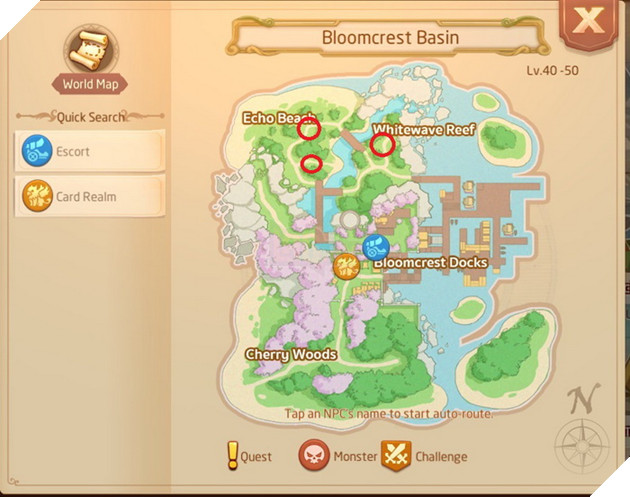
Task: Select Escort in Quick Search
Action: [89, 152]
